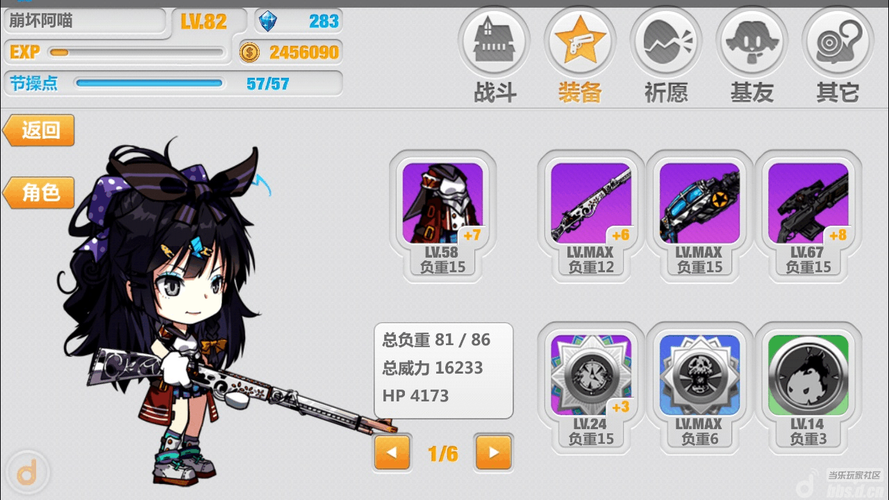Screen dimensions: 889x500
Task: Go to the 基友 friends tab
Action: [x=752, y=56]
